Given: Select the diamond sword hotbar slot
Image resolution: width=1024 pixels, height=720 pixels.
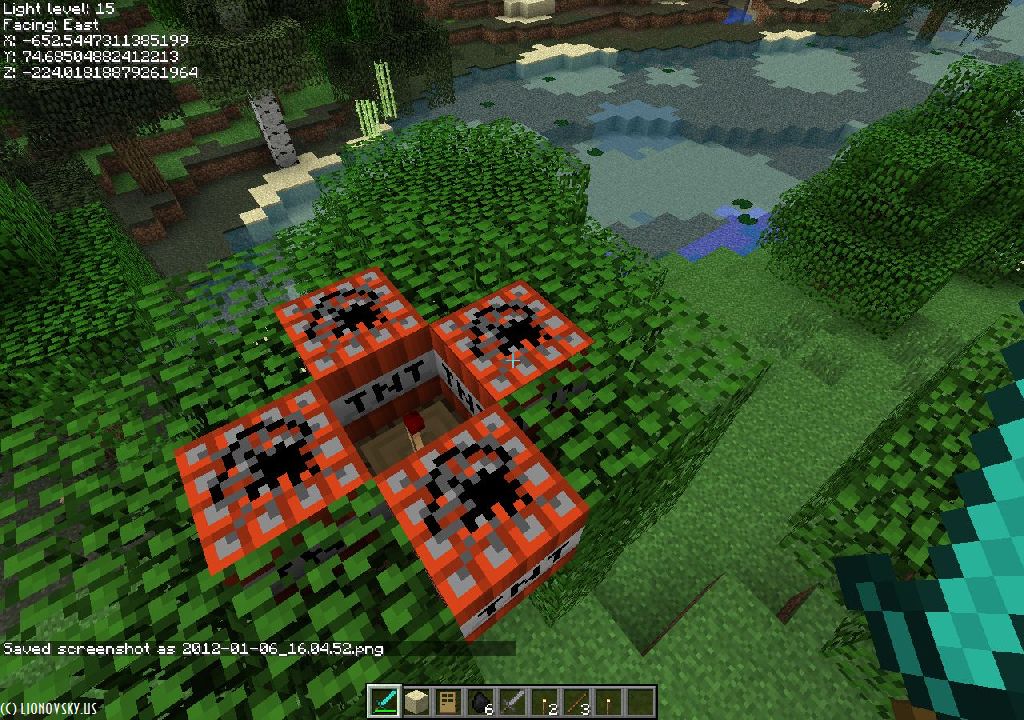Looking at the screenshot, I should [x=386, y=702].
